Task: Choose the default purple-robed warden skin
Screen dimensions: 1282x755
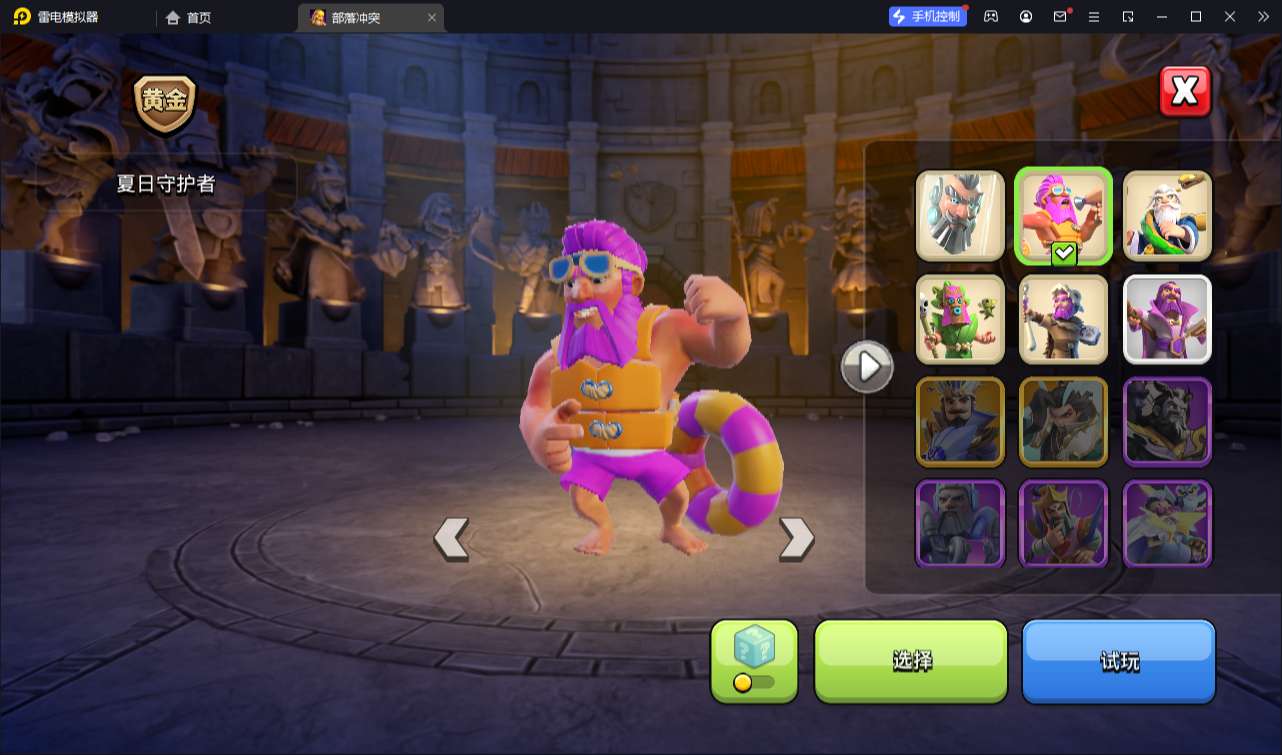Action: click(x=1167, y=319)
